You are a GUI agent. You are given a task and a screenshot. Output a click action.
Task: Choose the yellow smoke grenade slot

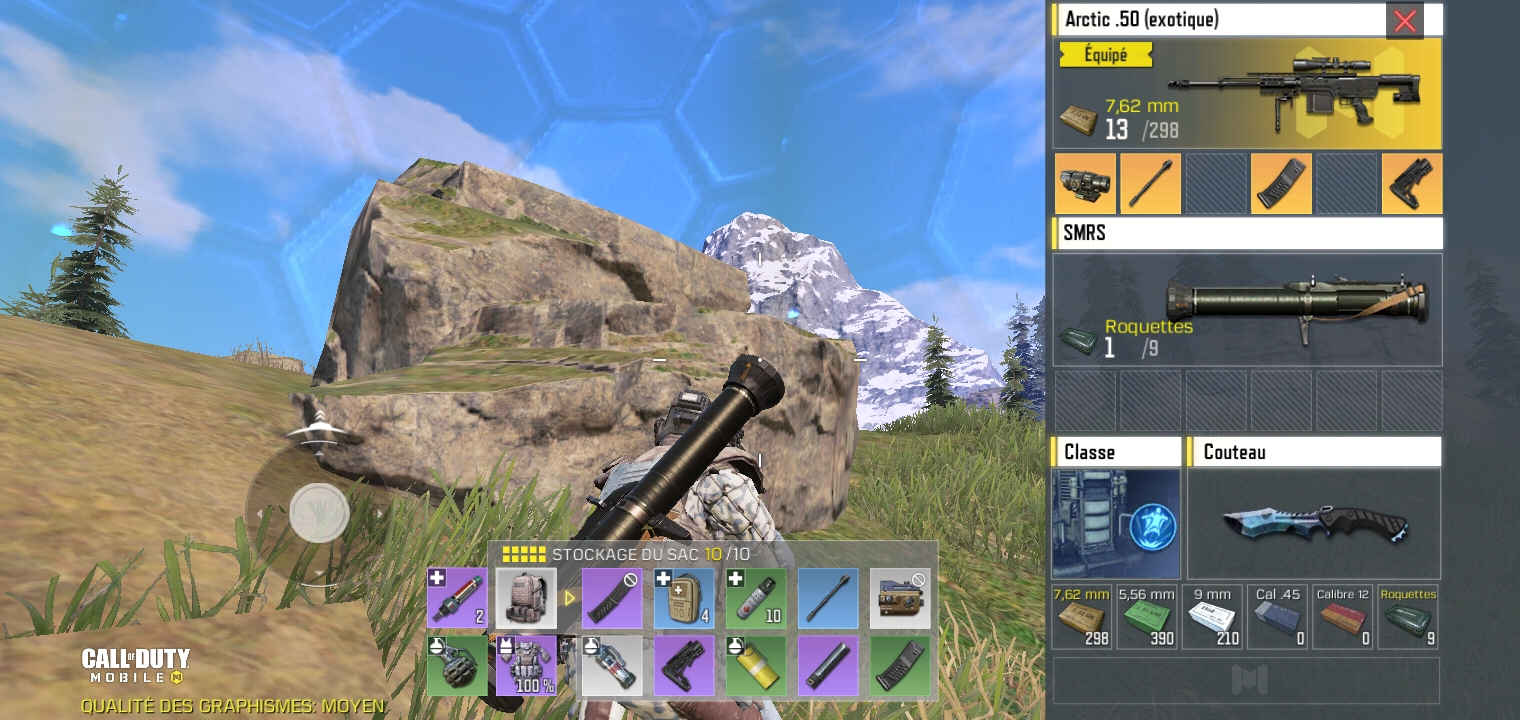coord(756,666)
